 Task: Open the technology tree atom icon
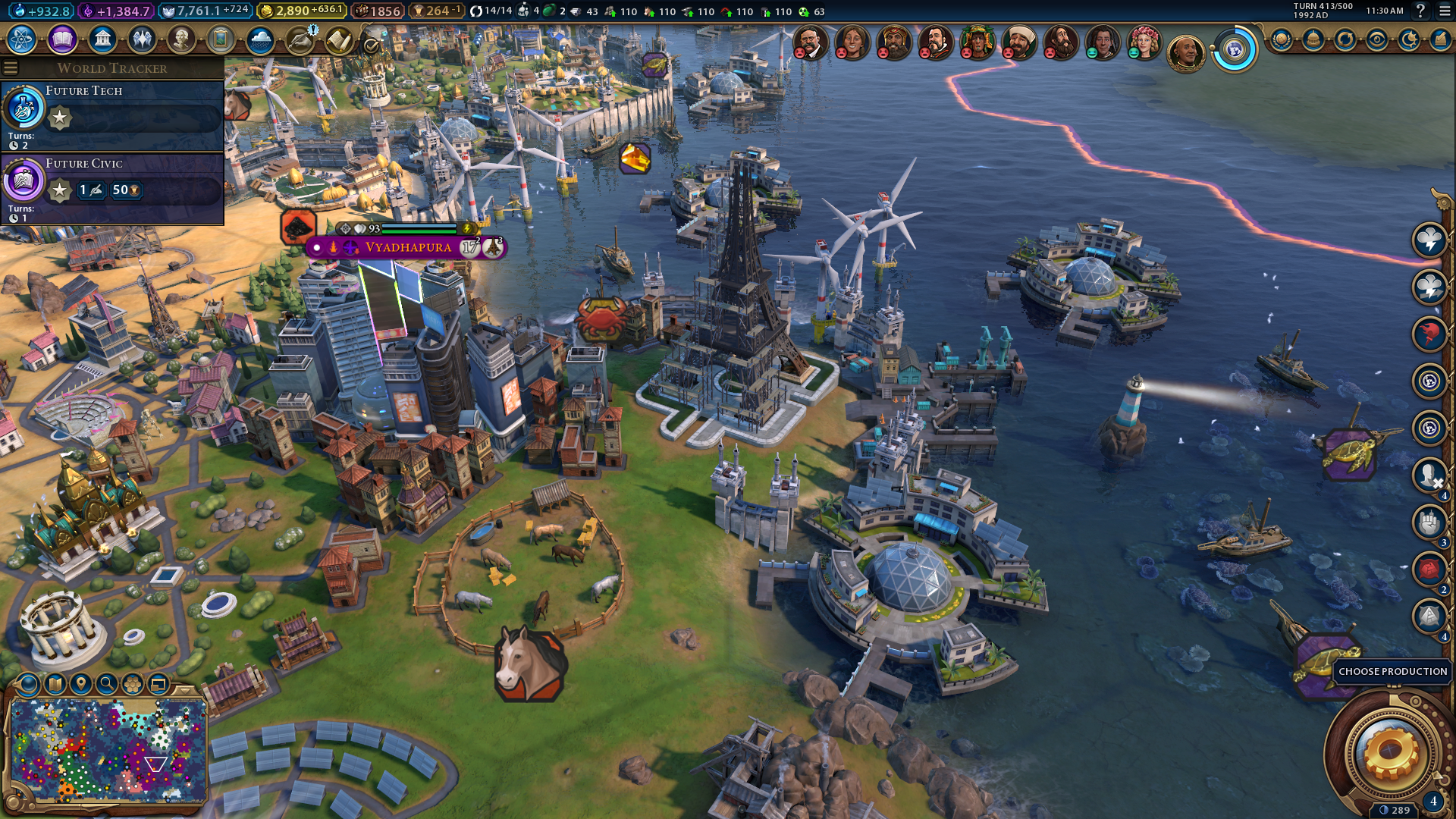[22, 39]
